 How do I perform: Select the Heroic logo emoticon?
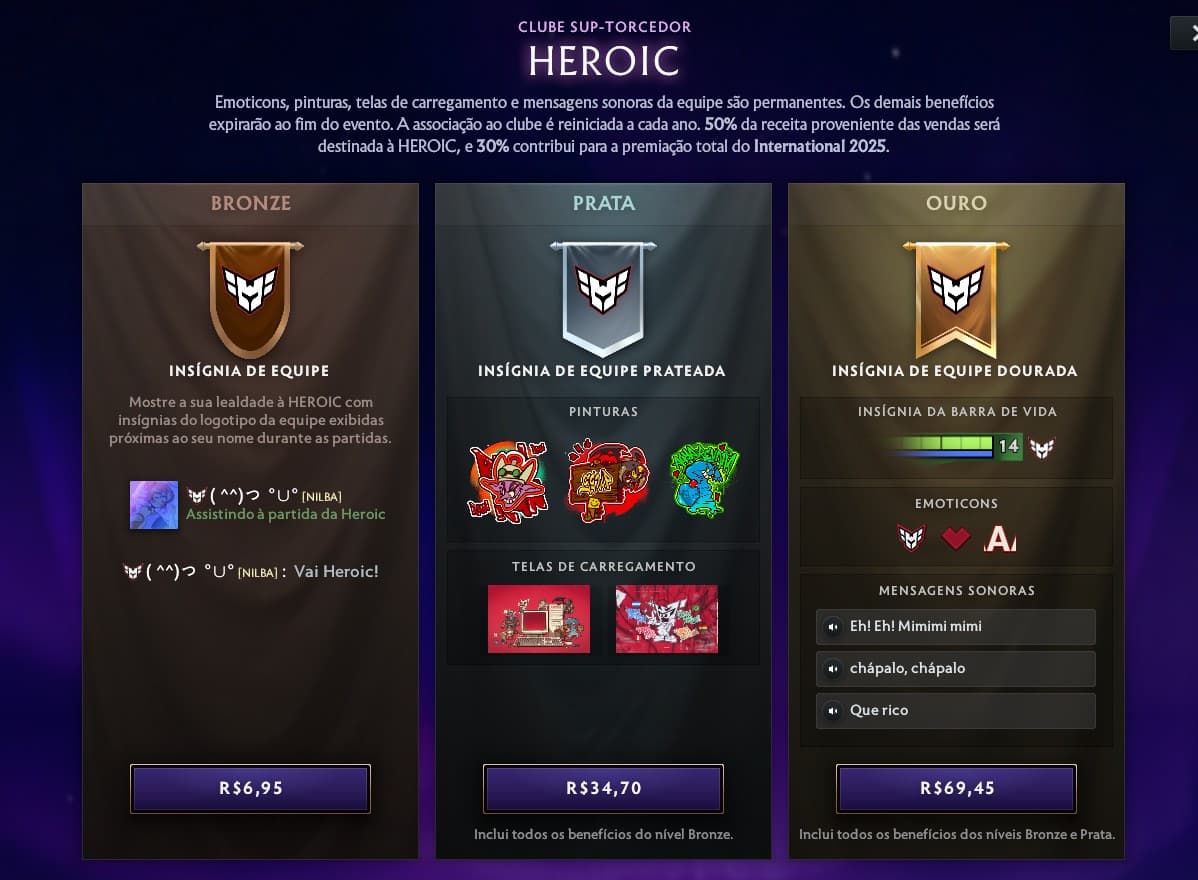[x=911, y=539]
